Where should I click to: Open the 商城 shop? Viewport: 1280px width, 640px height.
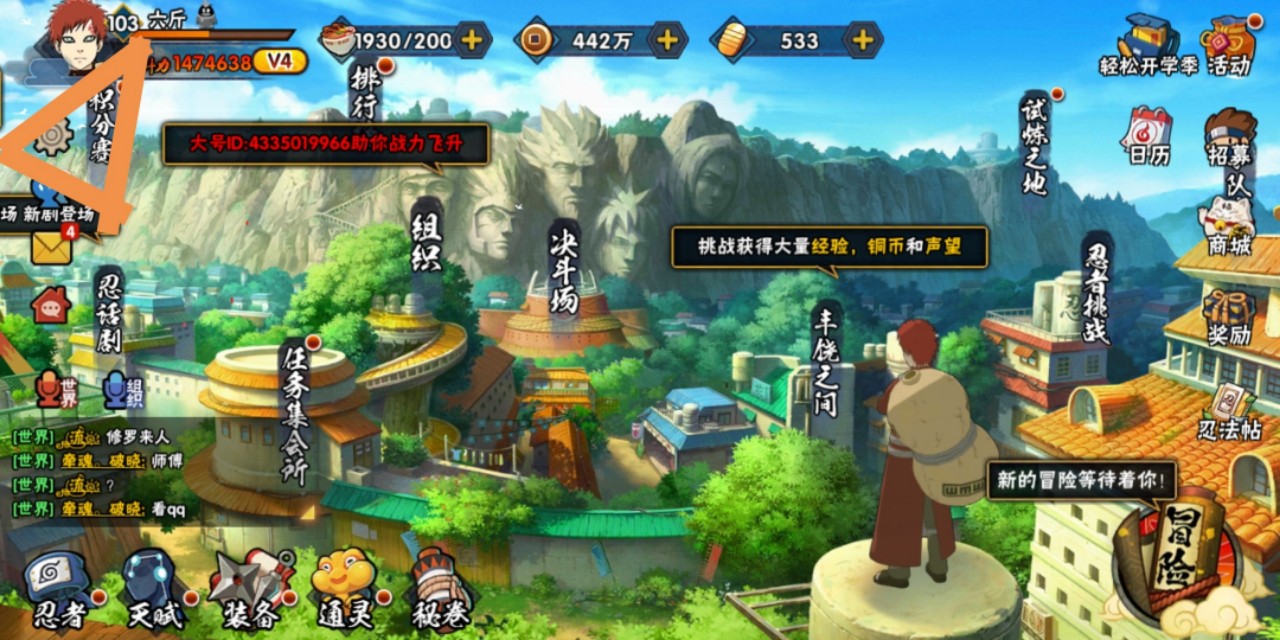tap(1229, 225)
